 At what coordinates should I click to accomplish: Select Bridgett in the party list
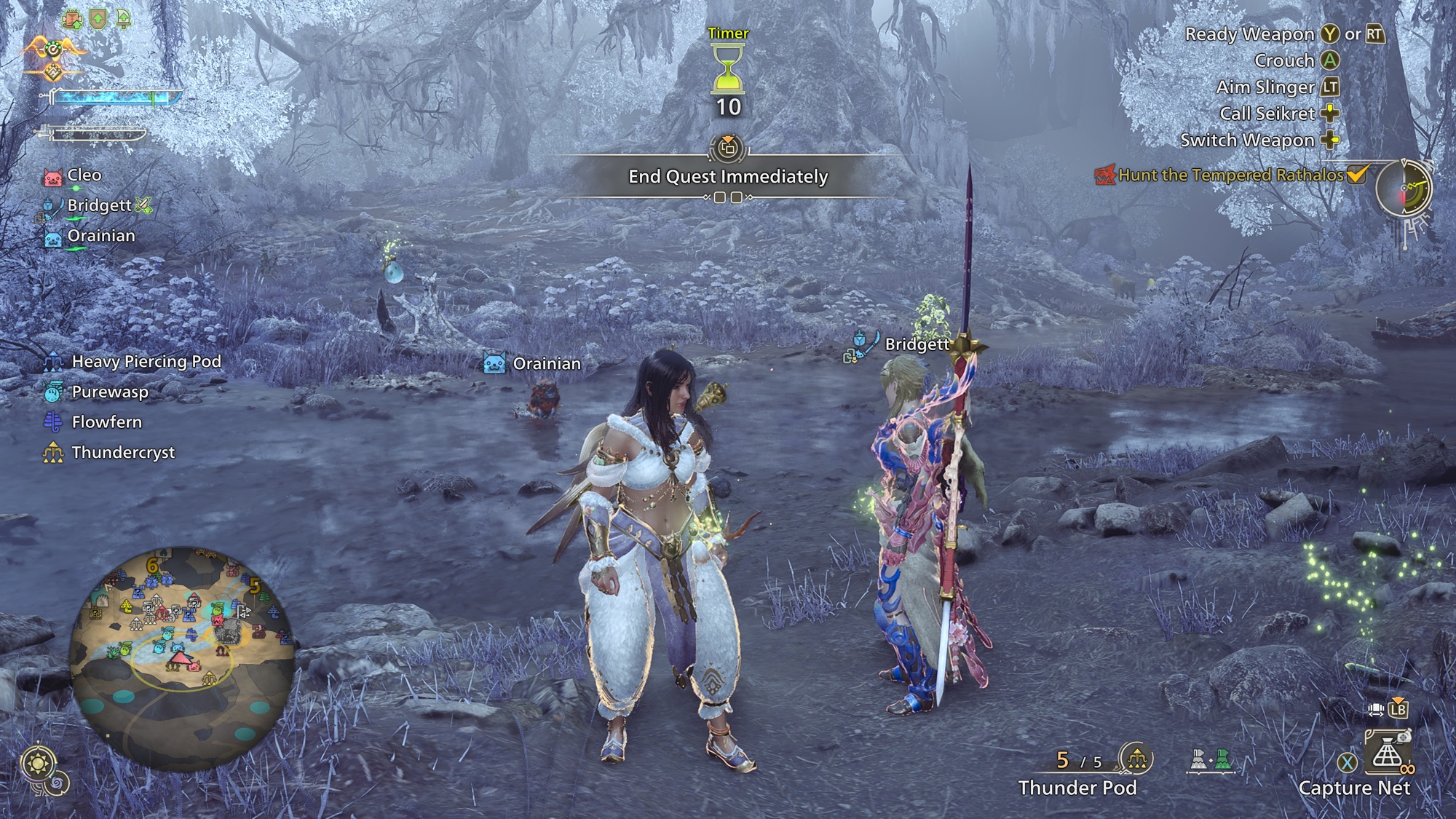pos(99,205)
